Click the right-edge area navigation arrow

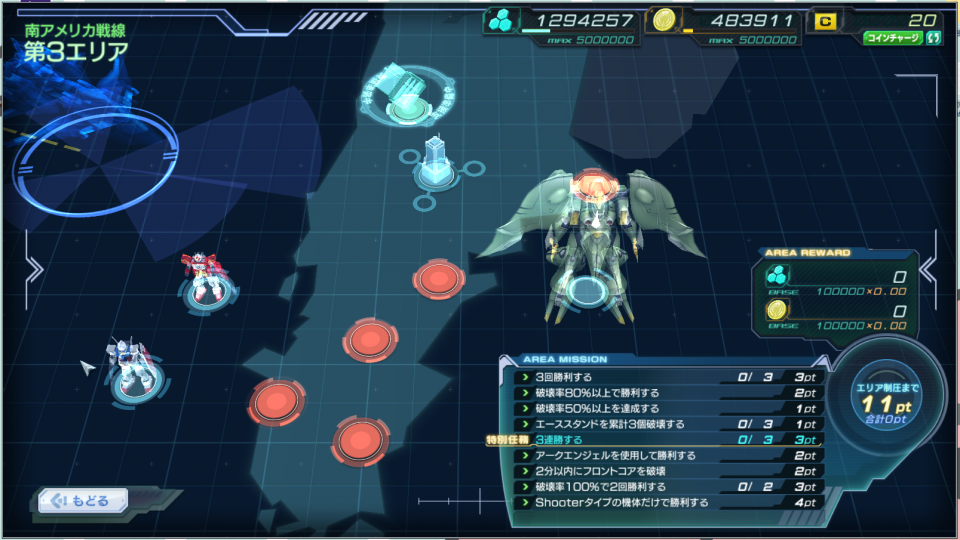pyautogui.click(x=926, y=270)
